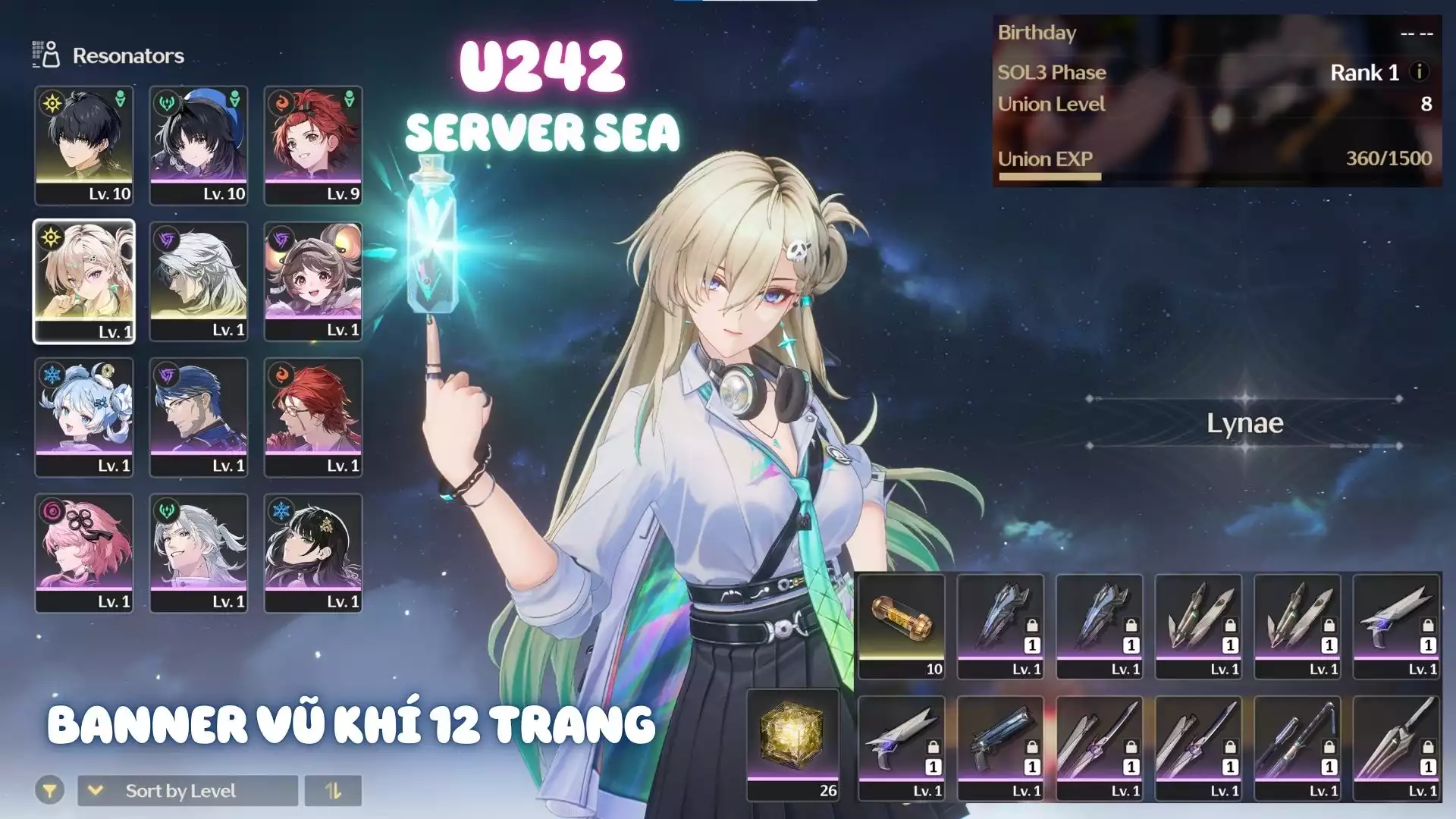Select the golden cube item with count 26
Viewport: 1456px width, 819px height.
[x=792, y=744]
